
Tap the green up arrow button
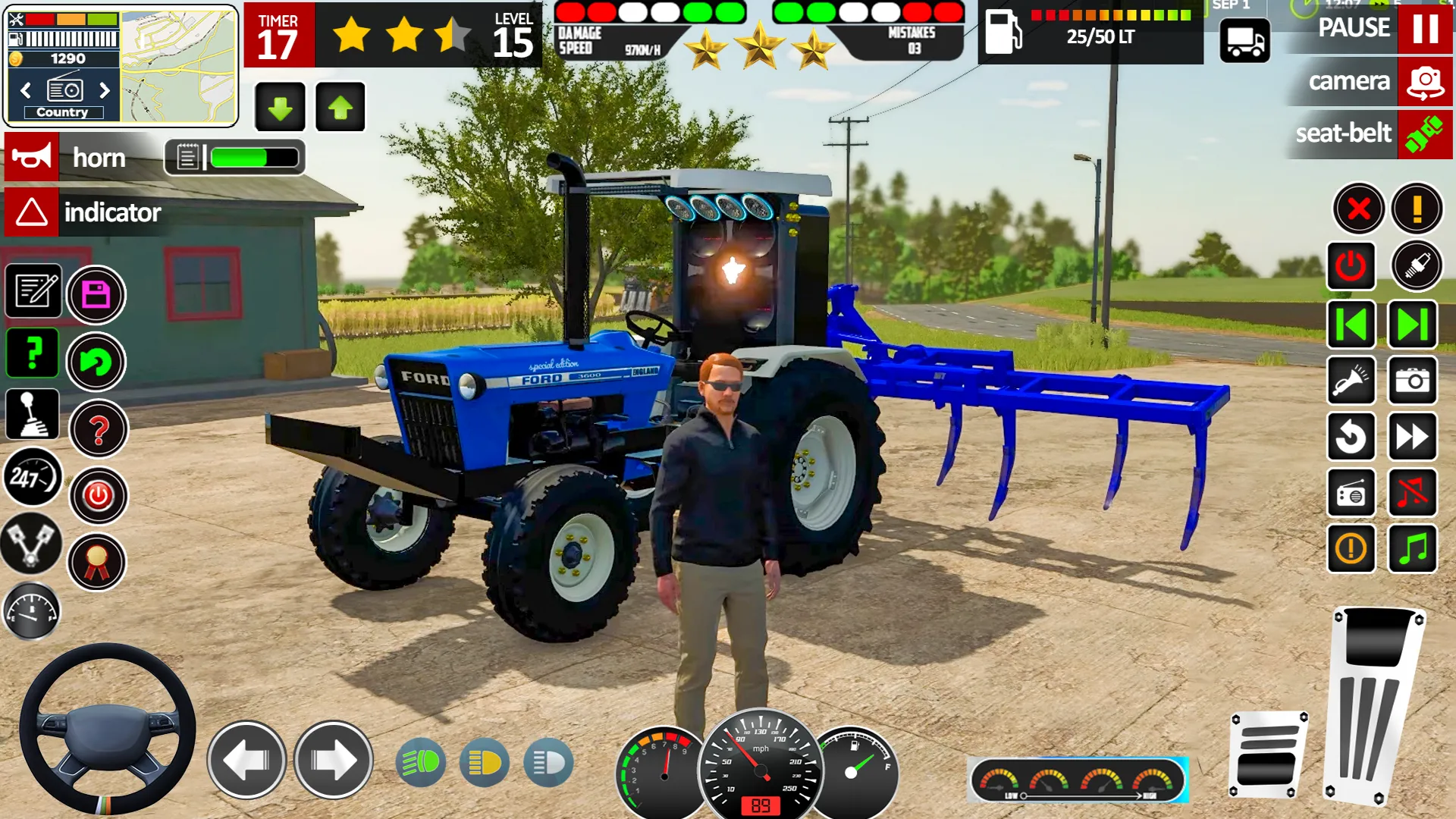click(340, 108)
